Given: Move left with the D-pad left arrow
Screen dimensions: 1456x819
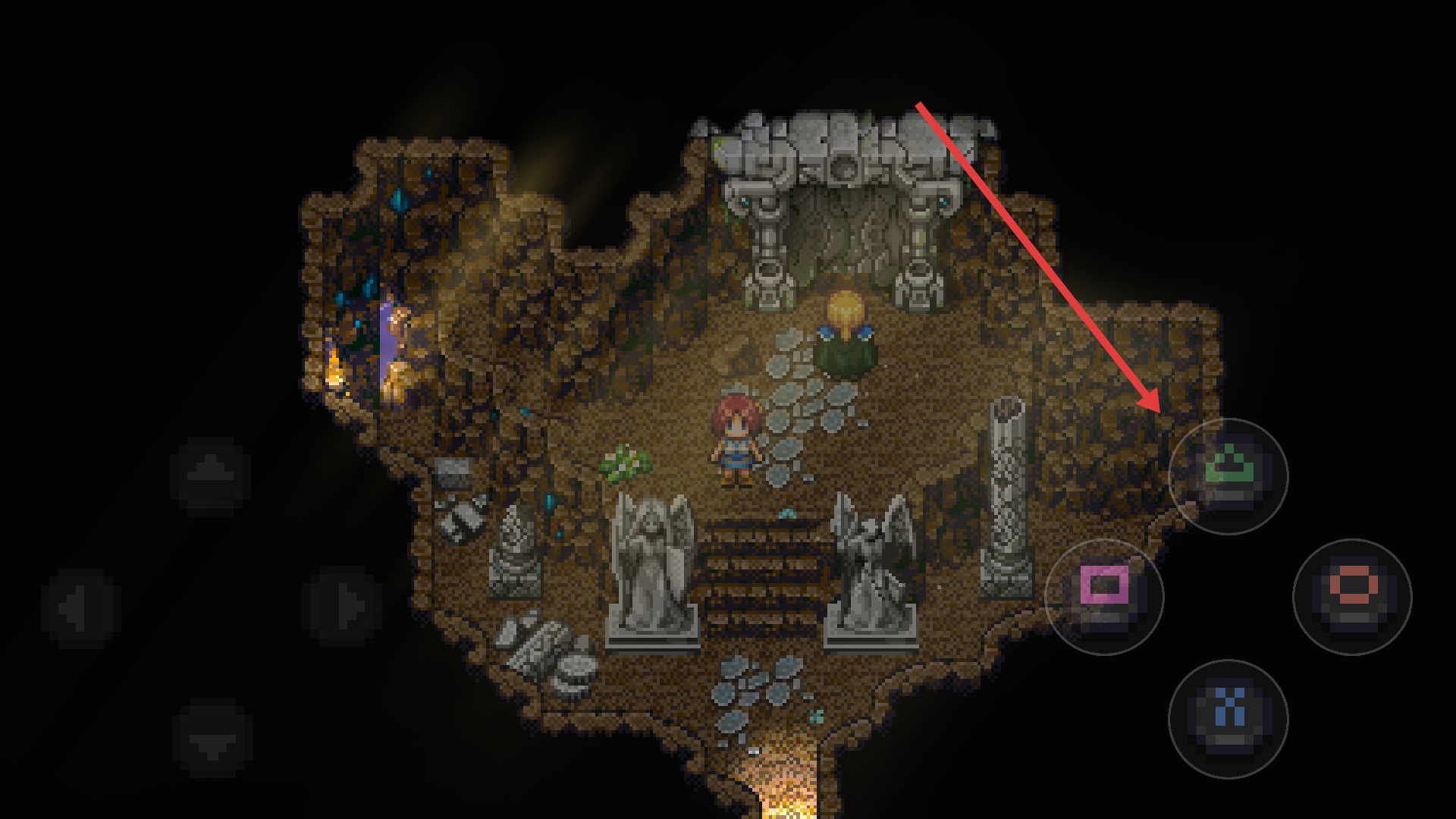Looking at the screenshot, I should pos(80,607).
